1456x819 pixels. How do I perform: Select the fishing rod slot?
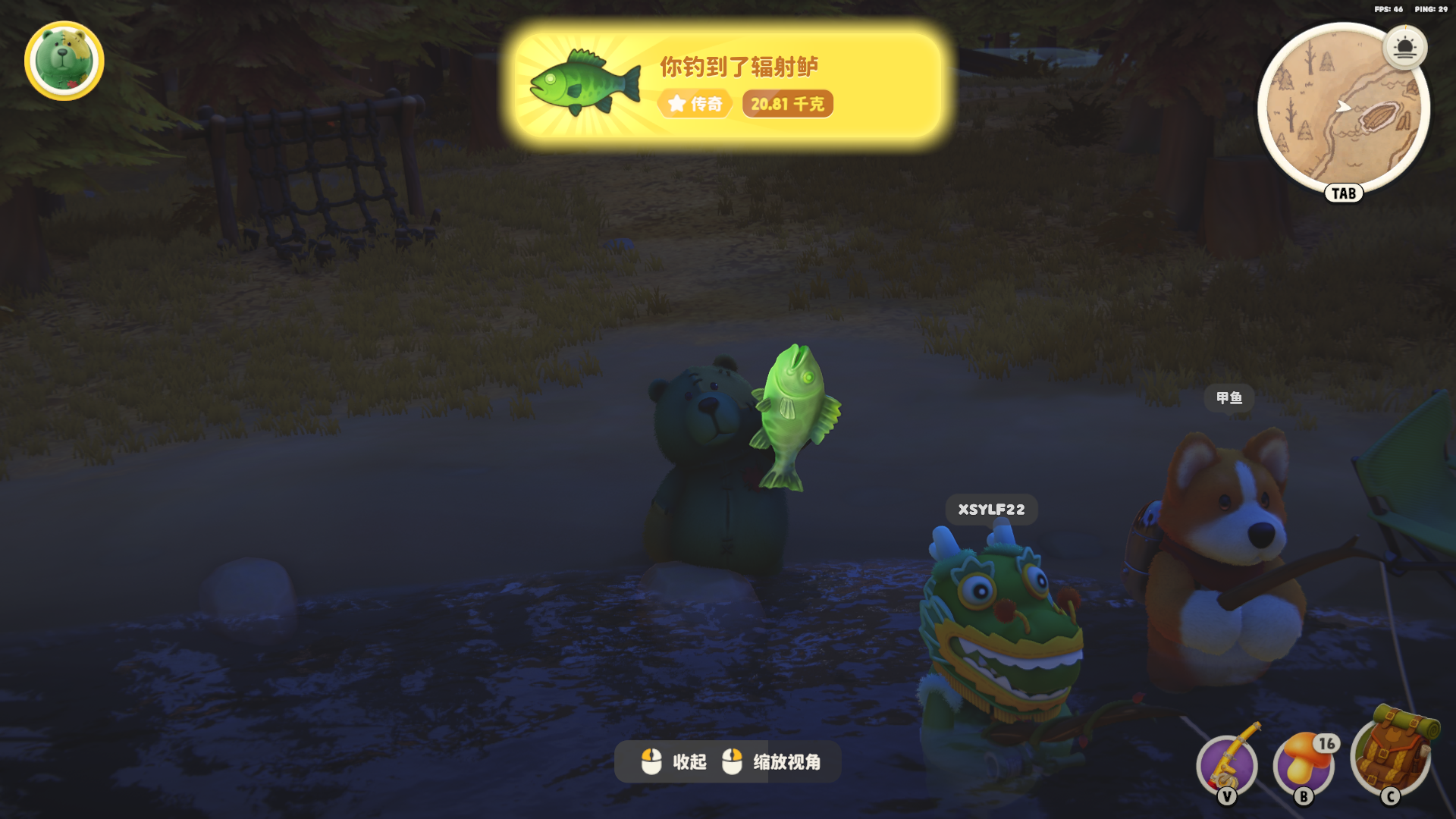coord(1227,764)
